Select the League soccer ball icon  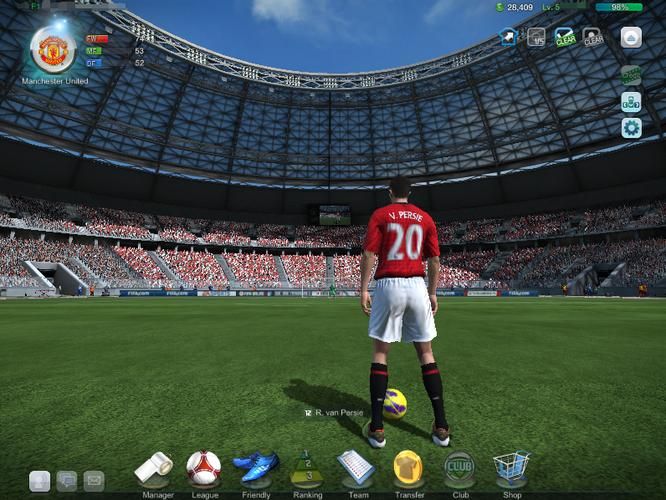click(204, 467)
